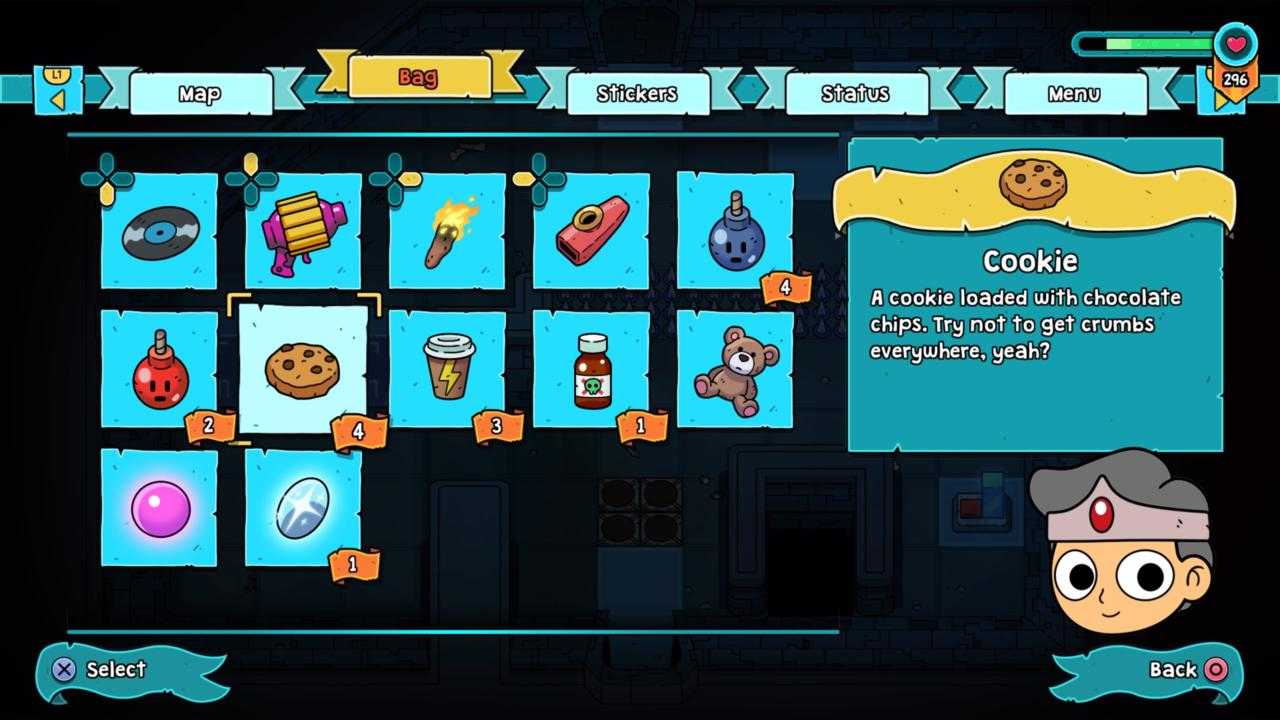Pick the lightning coffee cup item
The height and width of the screenshot is (720, 1280).
tap(447, 369)
